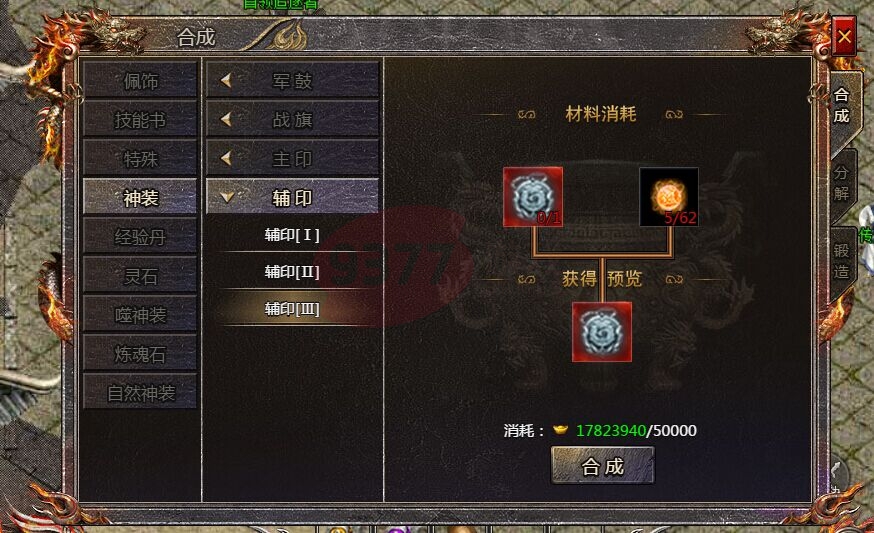Close the 合成 window
874x533 pixels.
844,38
